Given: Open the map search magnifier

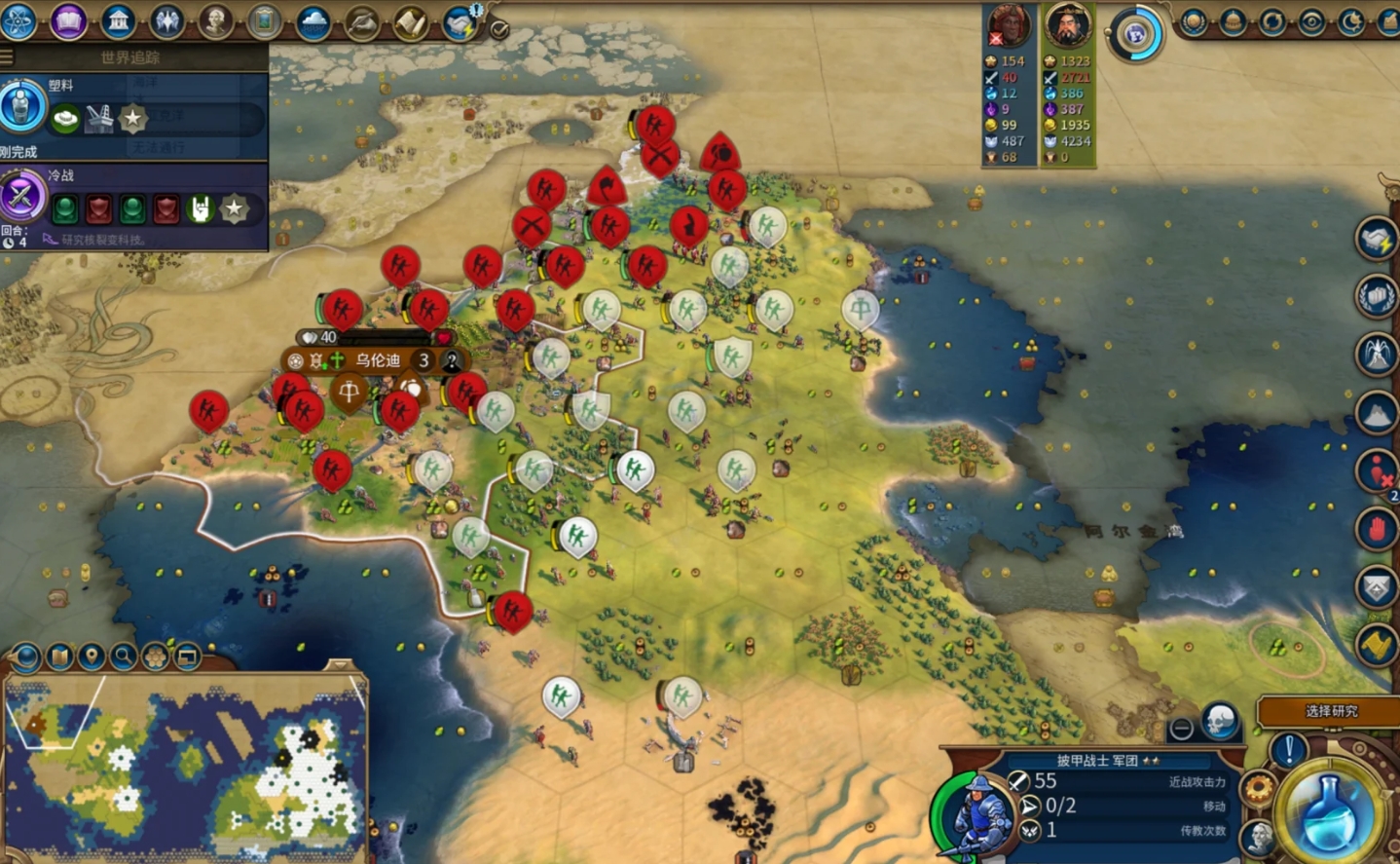Looking at the screenshot, I should pos(124,657).
